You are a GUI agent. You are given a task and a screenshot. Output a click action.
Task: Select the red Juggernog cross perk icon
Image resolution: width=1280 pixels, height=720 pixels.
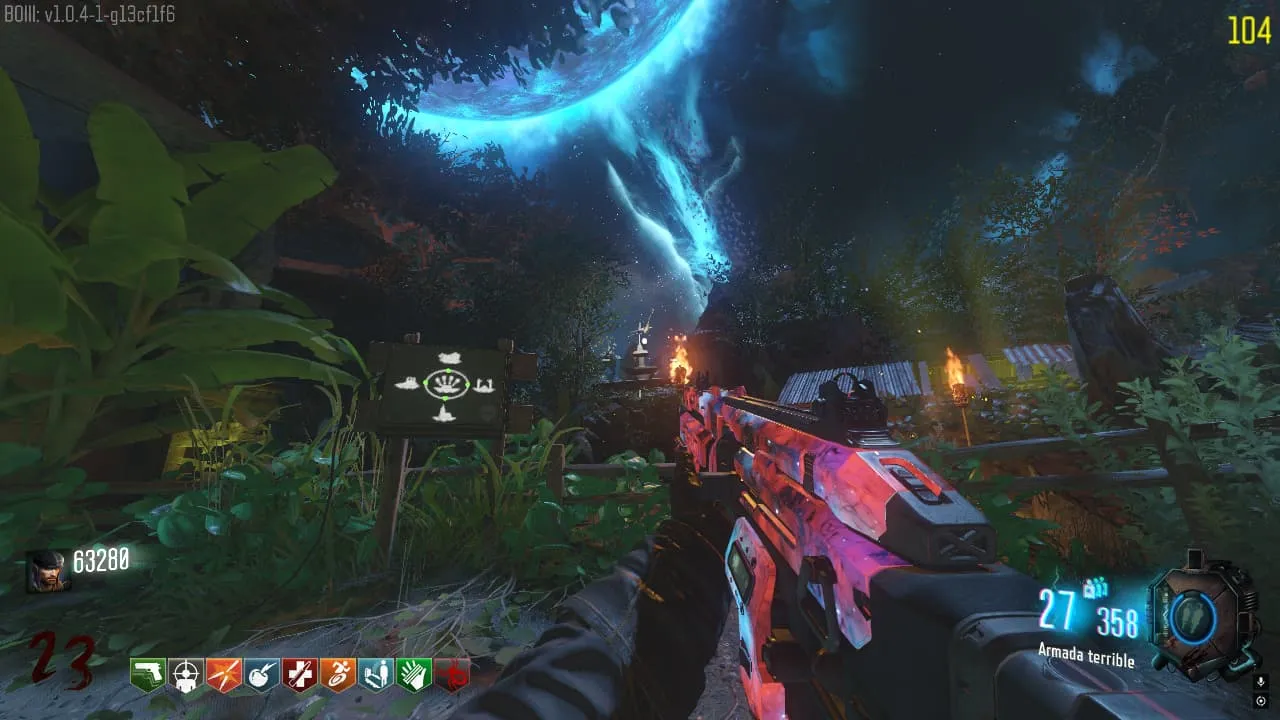coord(300,675)
